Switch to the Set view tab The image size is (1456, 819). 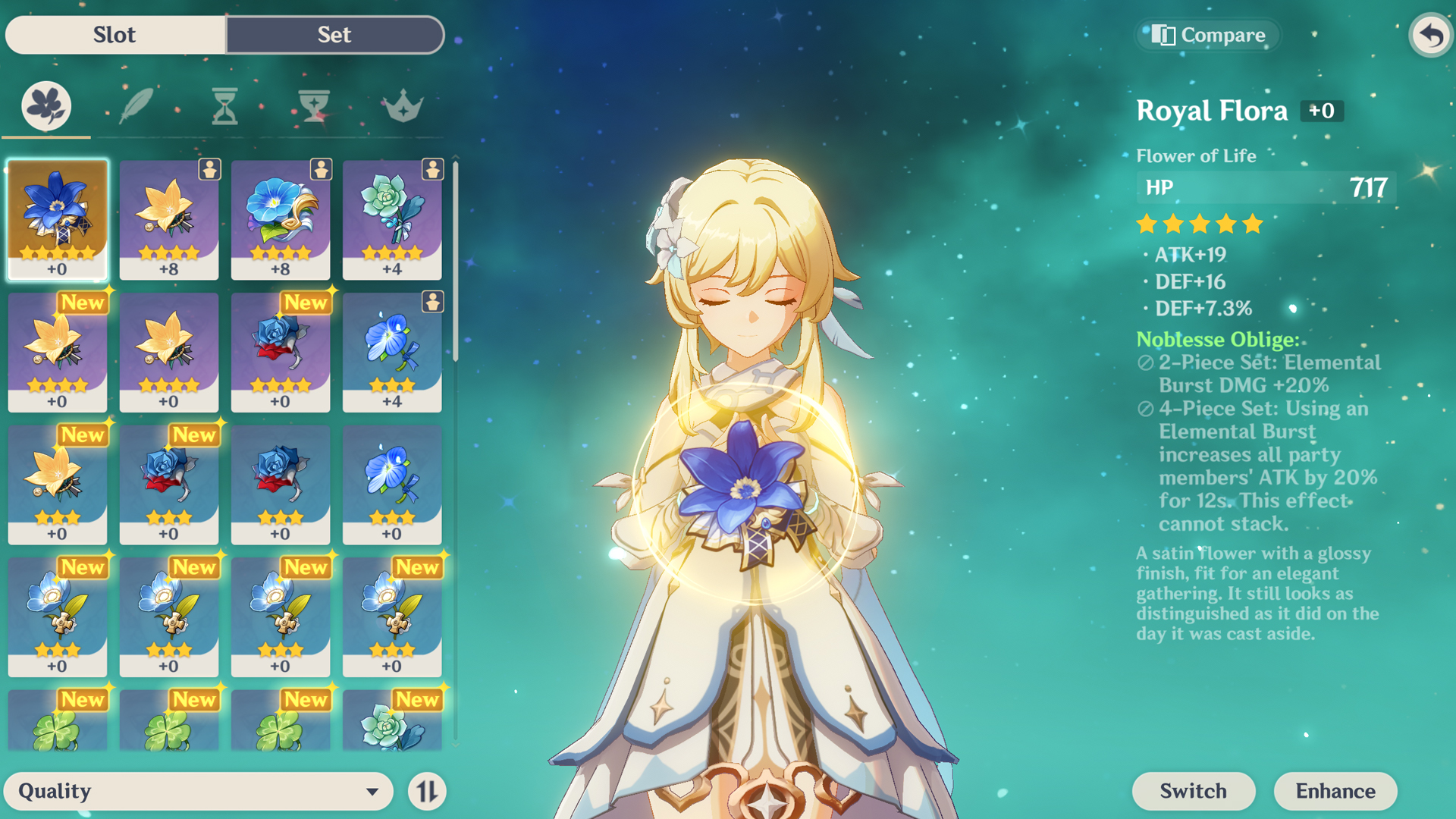(x=334, y=35)
